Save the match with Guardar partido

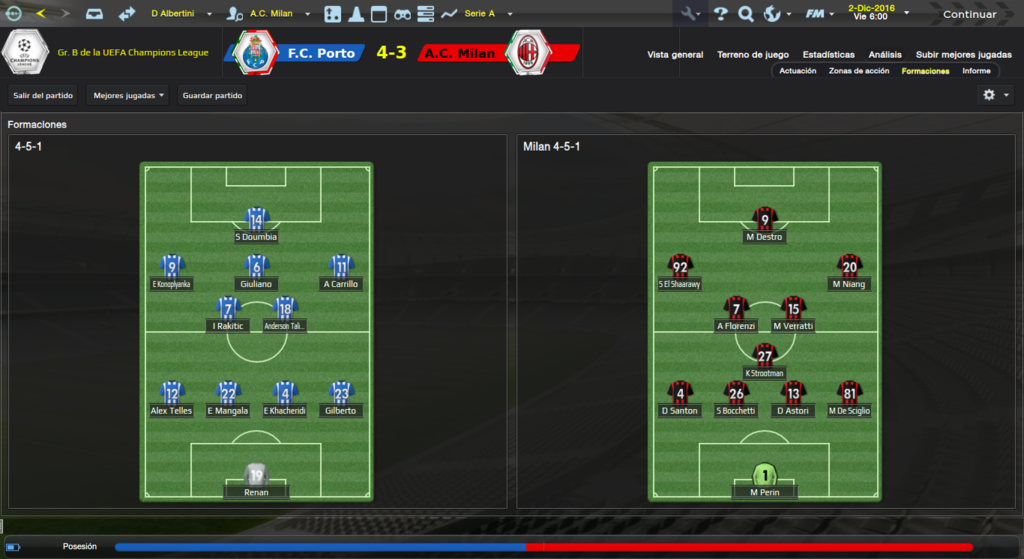tap(213, 96)
